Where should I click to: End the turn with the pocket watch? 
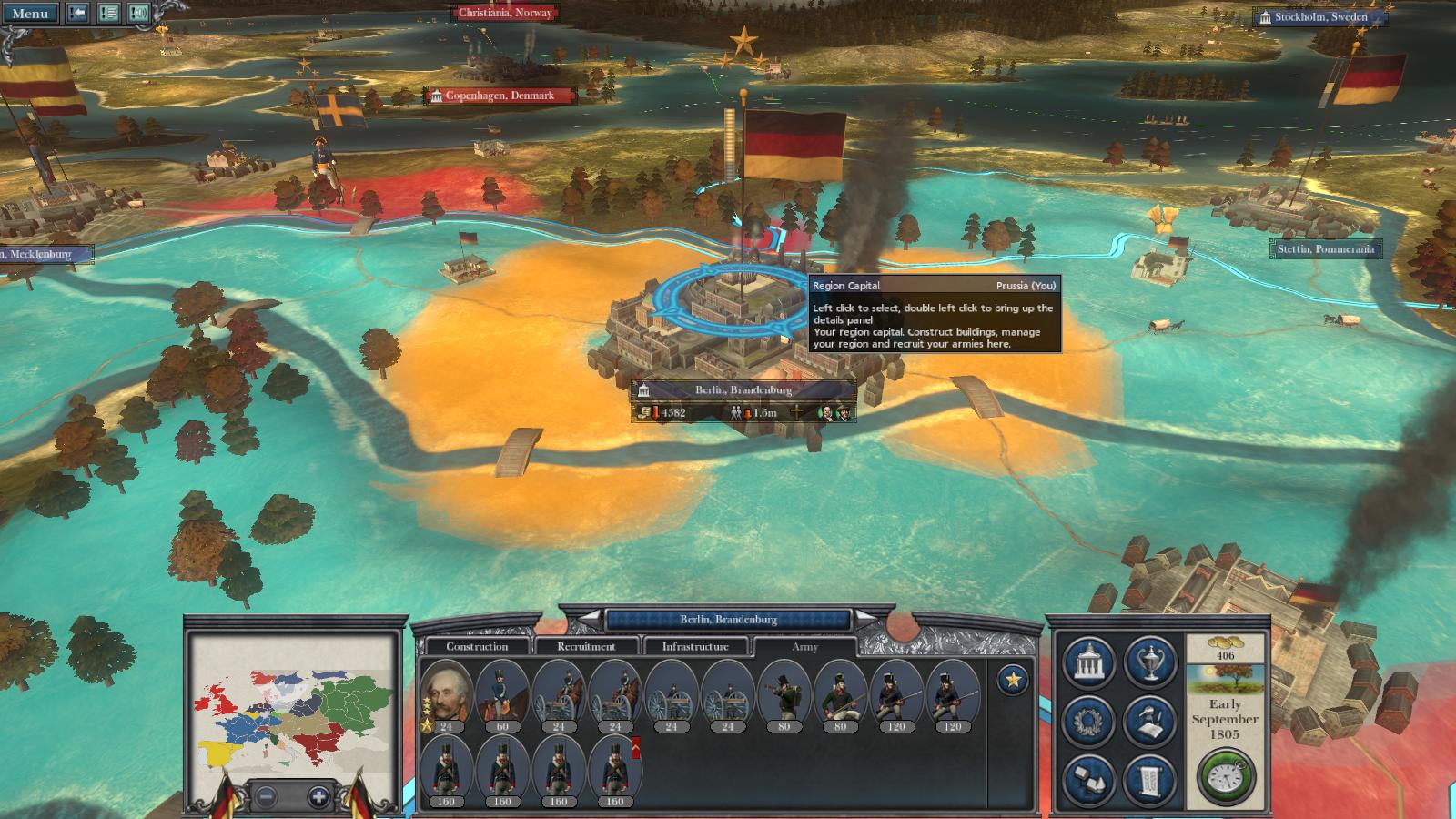[x=1225, y=778]
